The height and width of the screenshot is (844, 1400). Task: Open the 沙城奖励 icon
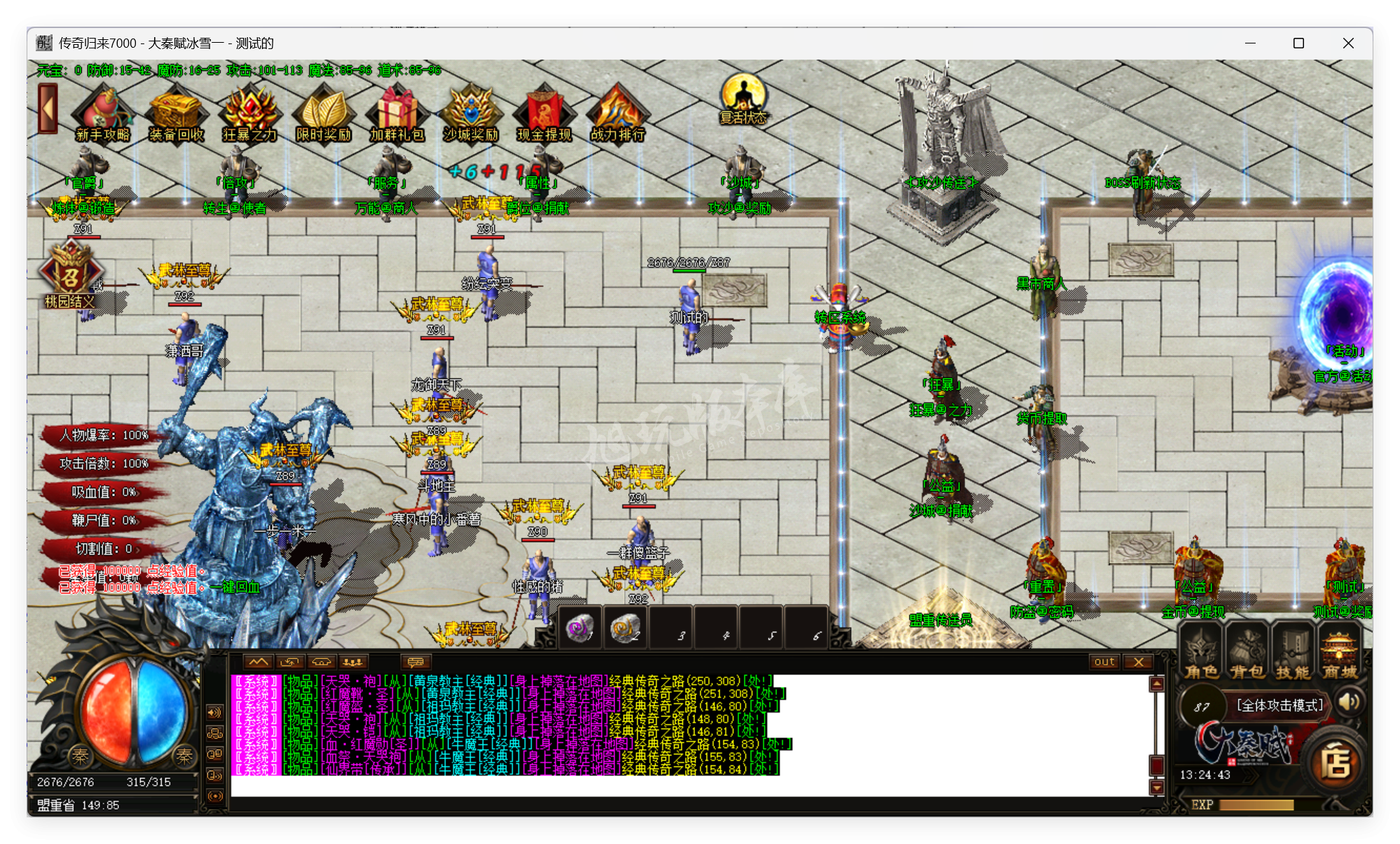tap(470, 114)
